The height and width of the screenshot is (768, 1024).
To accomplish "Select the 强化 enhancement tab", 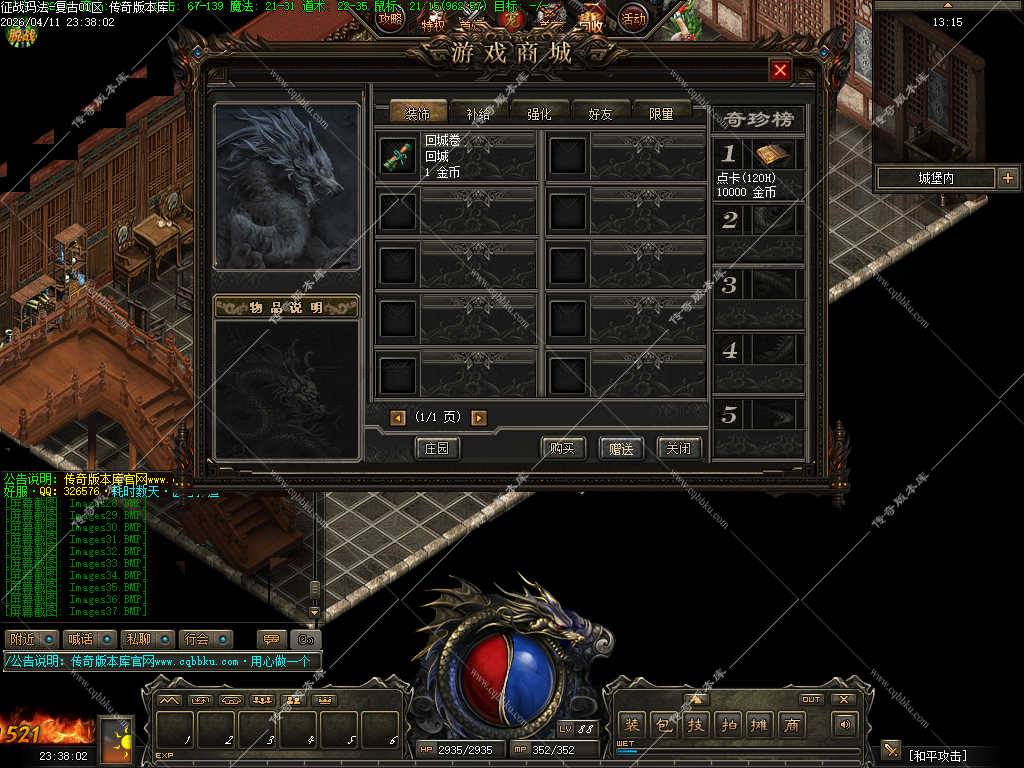I will tap(539, 113).
